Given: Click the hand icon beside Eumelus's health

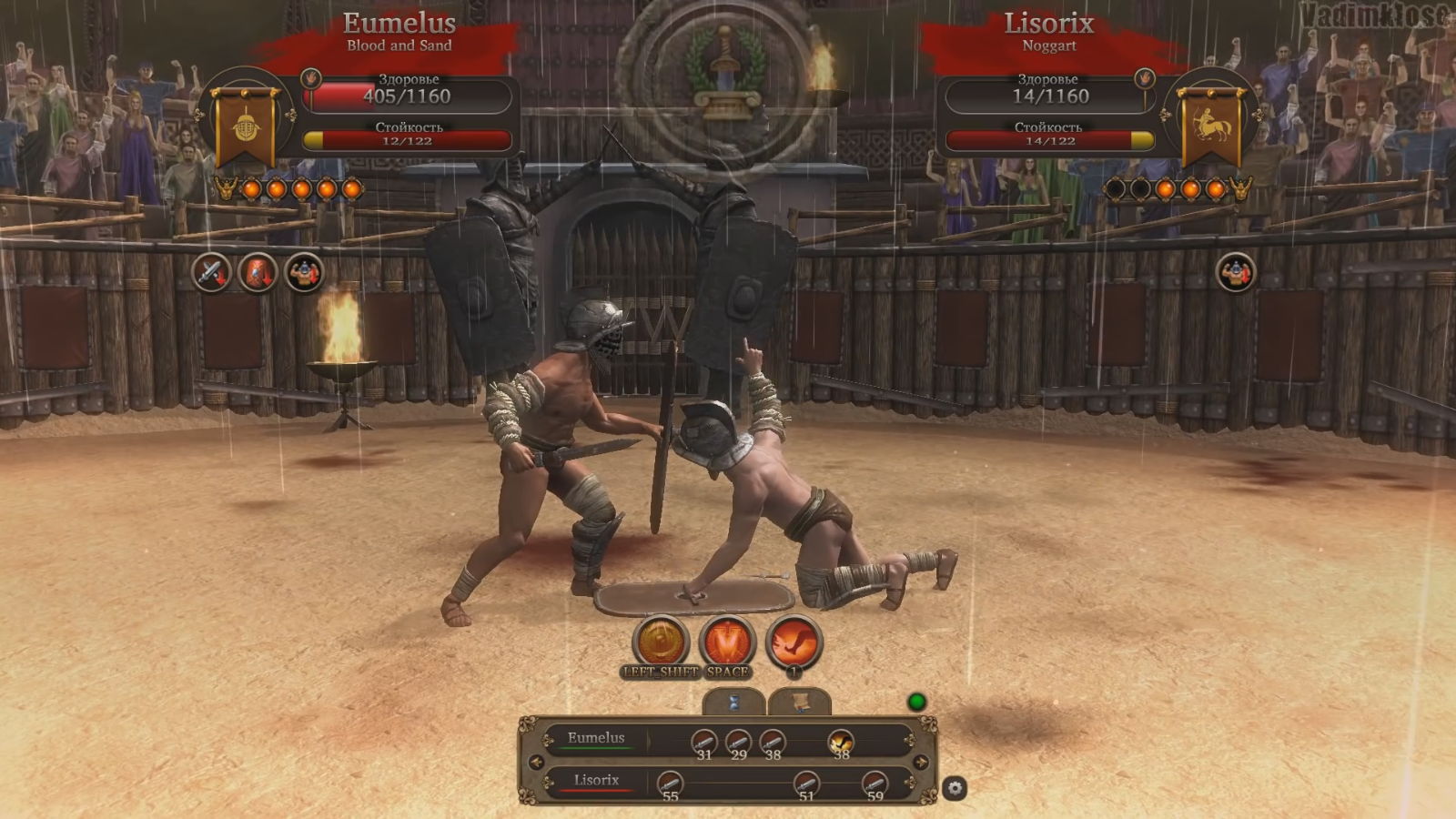Looking at the screenshot, I should click(310, 78).
